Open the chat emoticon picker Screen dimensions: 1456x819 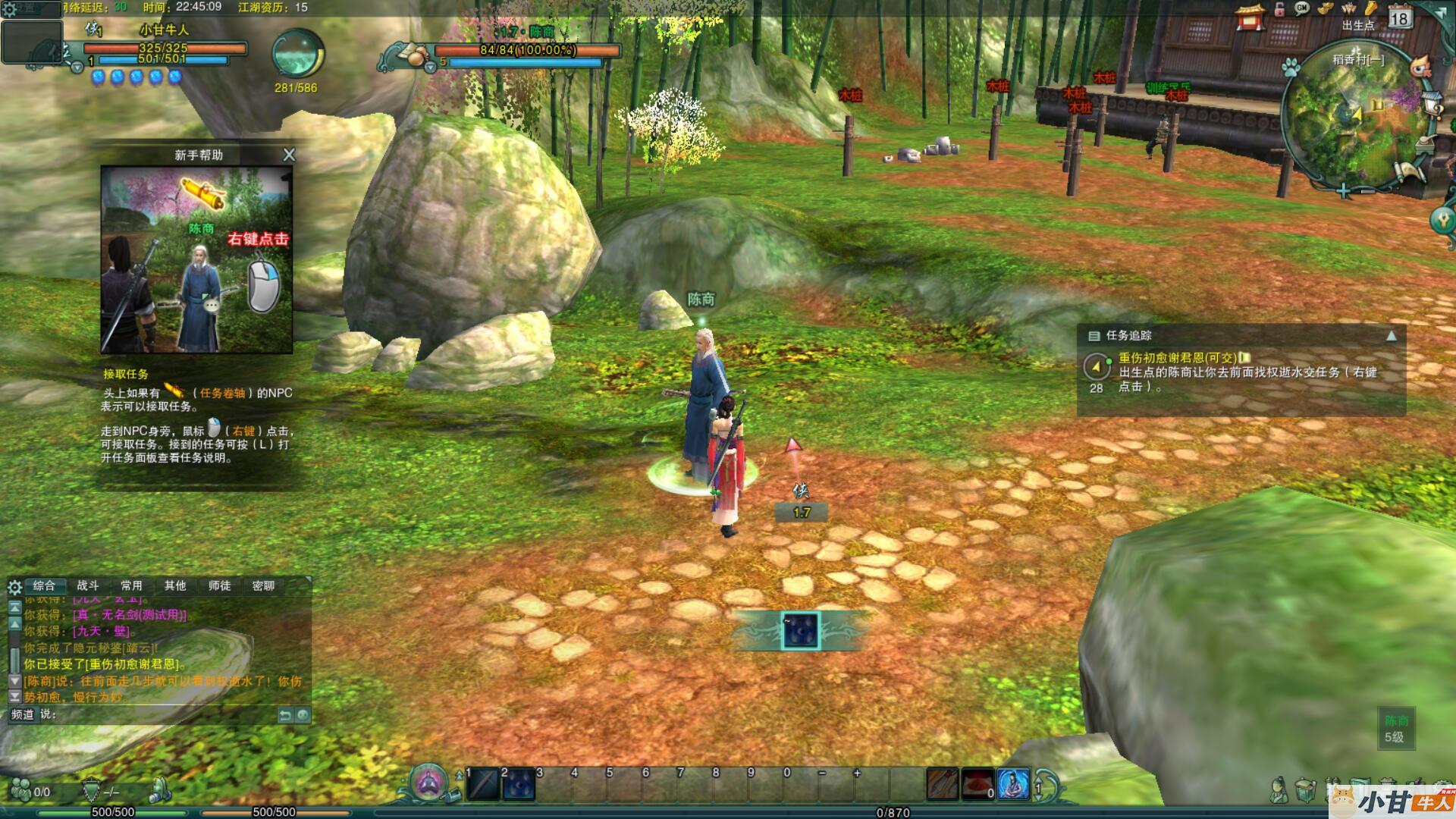tap(303, 714)
